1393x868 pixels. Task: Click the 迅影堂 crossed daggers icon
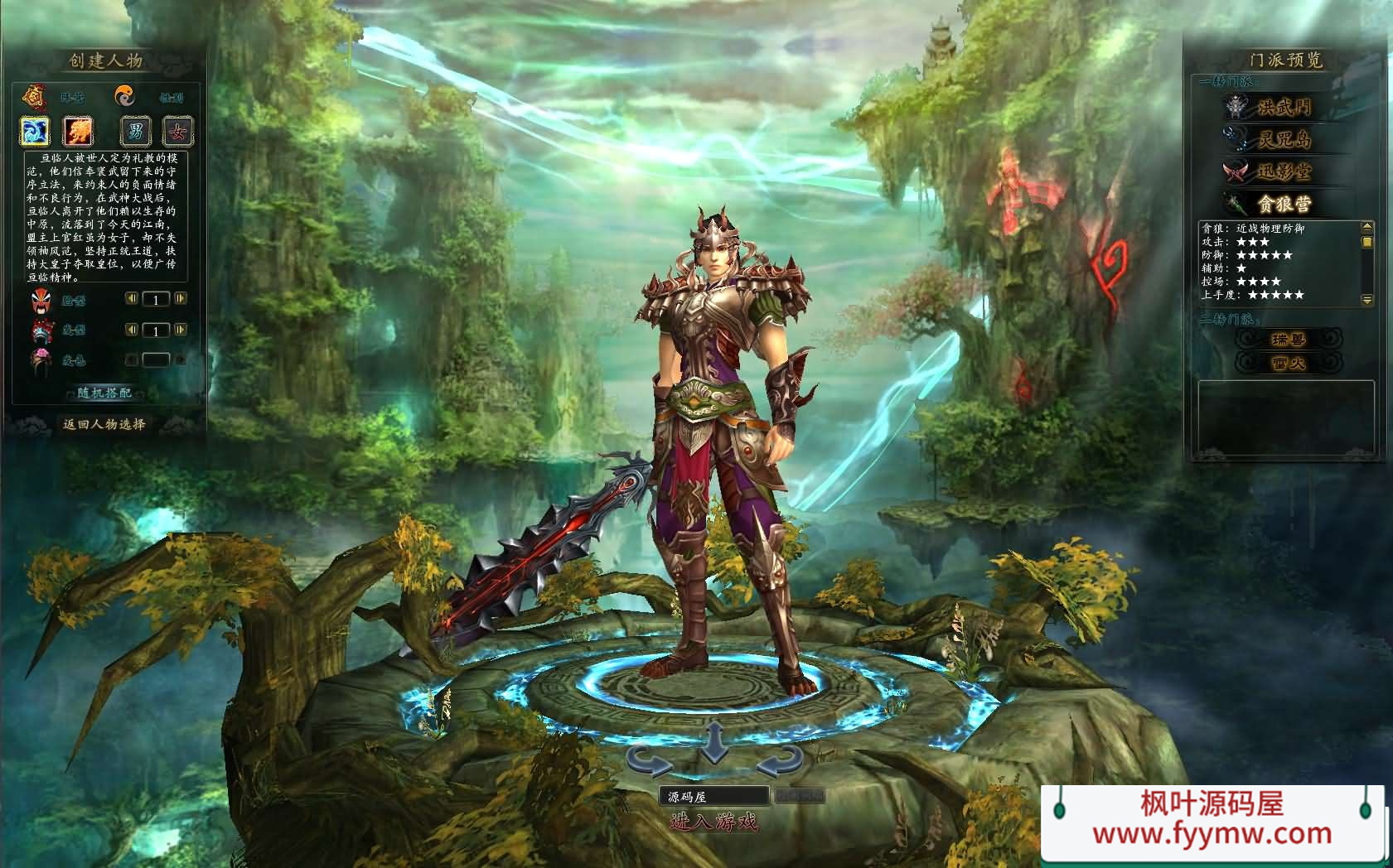pyautogui.click(x=1235, y=172)
